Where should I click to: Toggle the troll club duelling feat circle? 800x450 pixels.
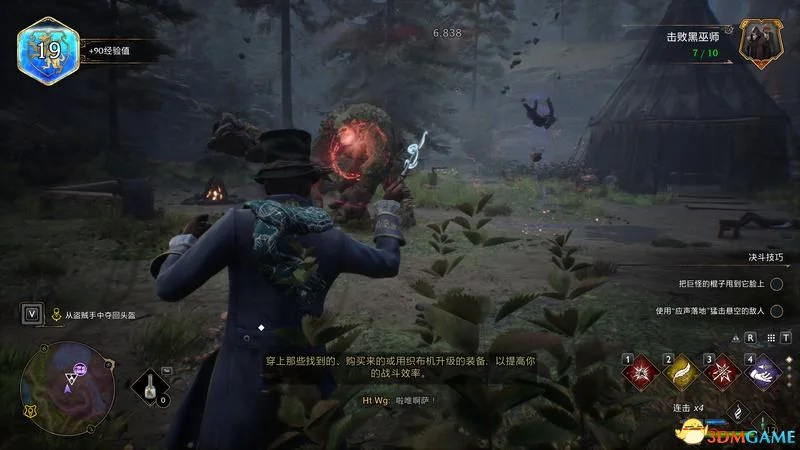click(775, 285)
